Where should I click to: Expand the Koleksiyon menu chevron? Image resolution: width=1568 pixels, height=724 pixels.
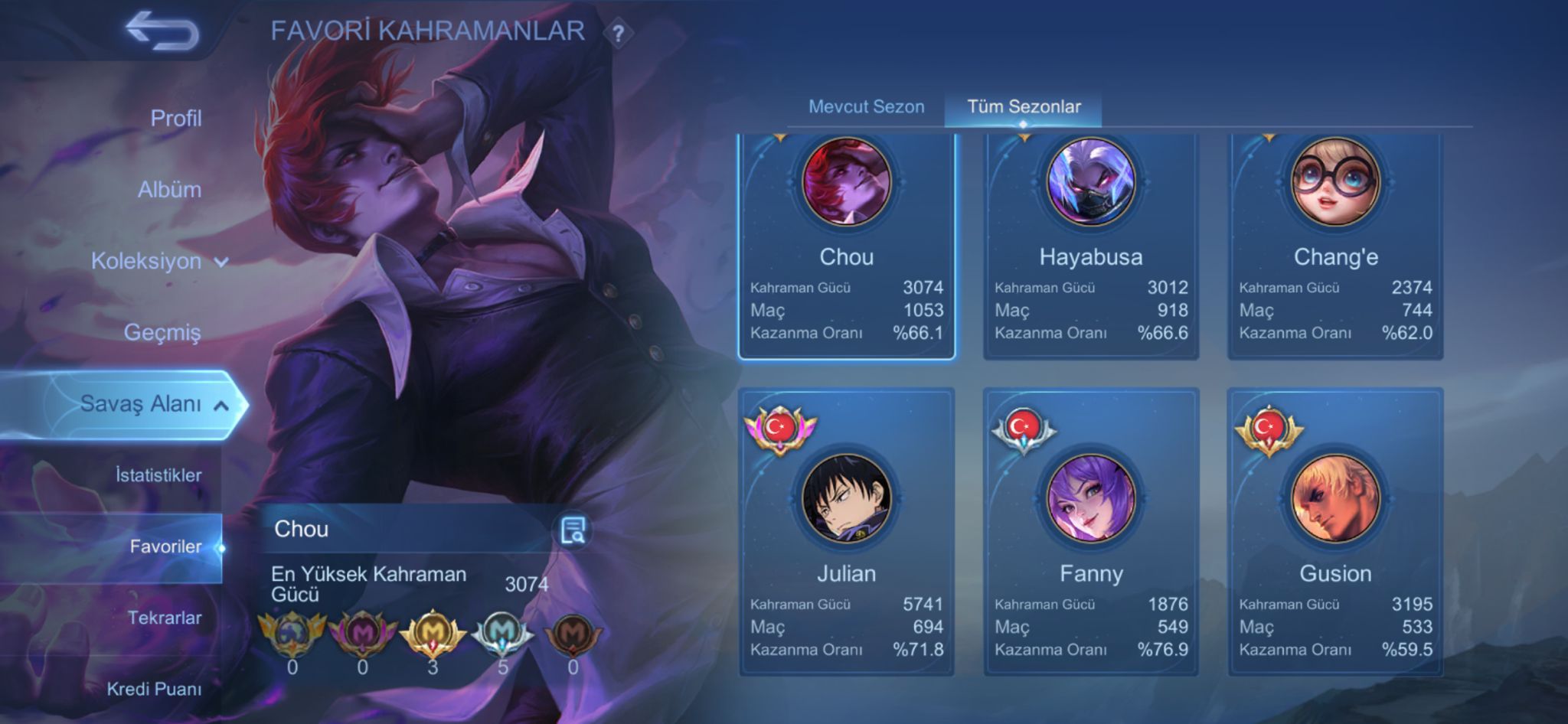[x=221, y=261]
